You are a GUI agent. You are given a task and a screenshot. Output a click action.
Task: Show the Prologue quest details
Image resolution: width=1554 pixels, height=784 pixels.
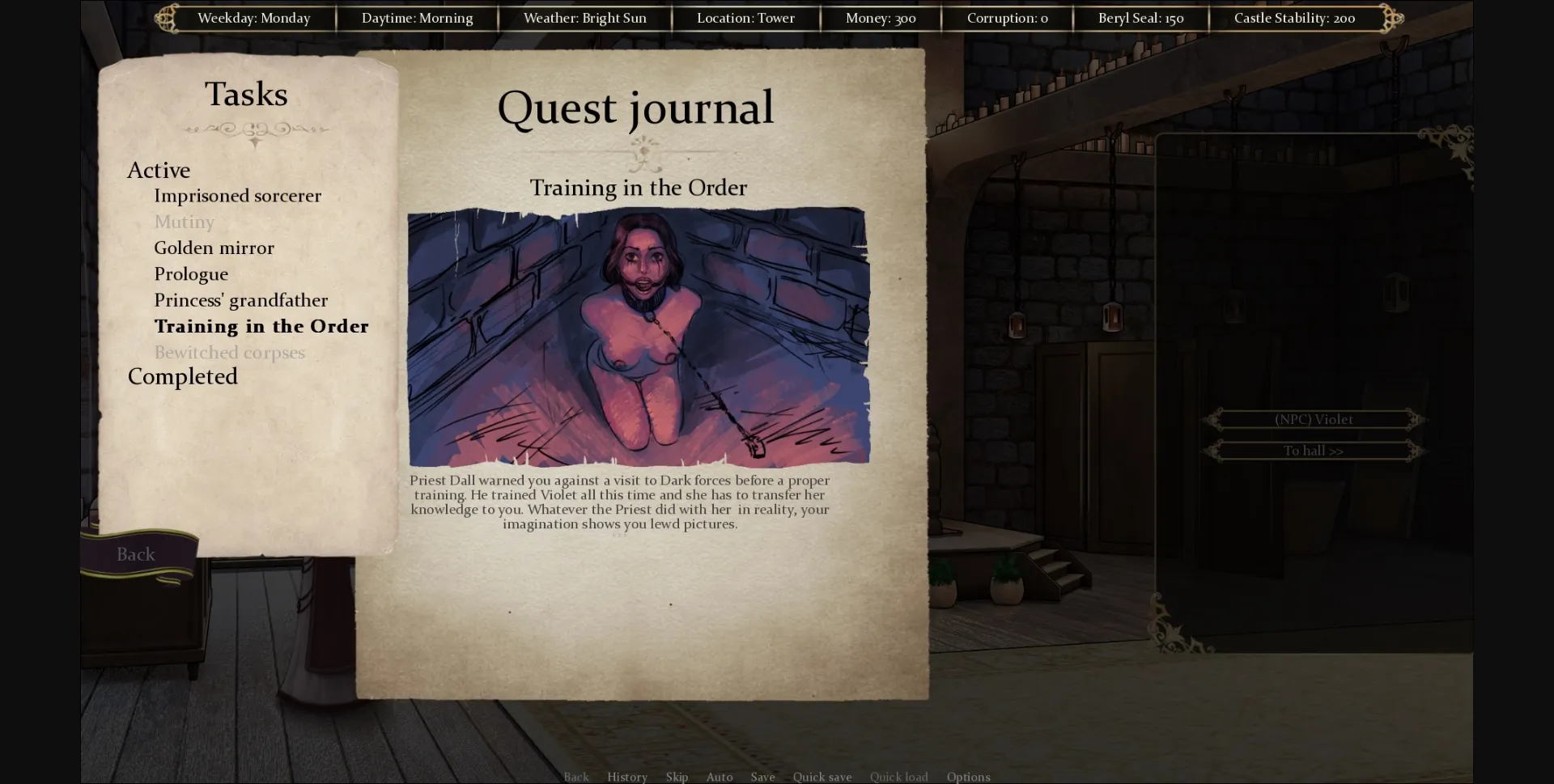(191, 274)
